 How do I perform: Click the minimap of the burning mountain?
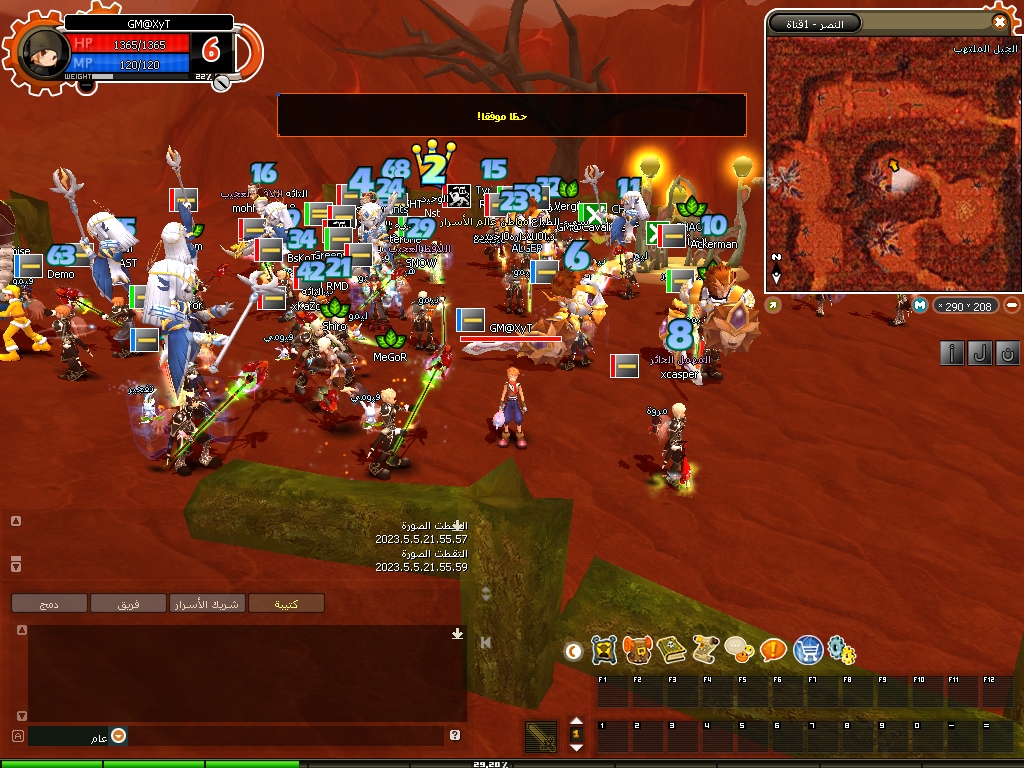coord(892,165)
